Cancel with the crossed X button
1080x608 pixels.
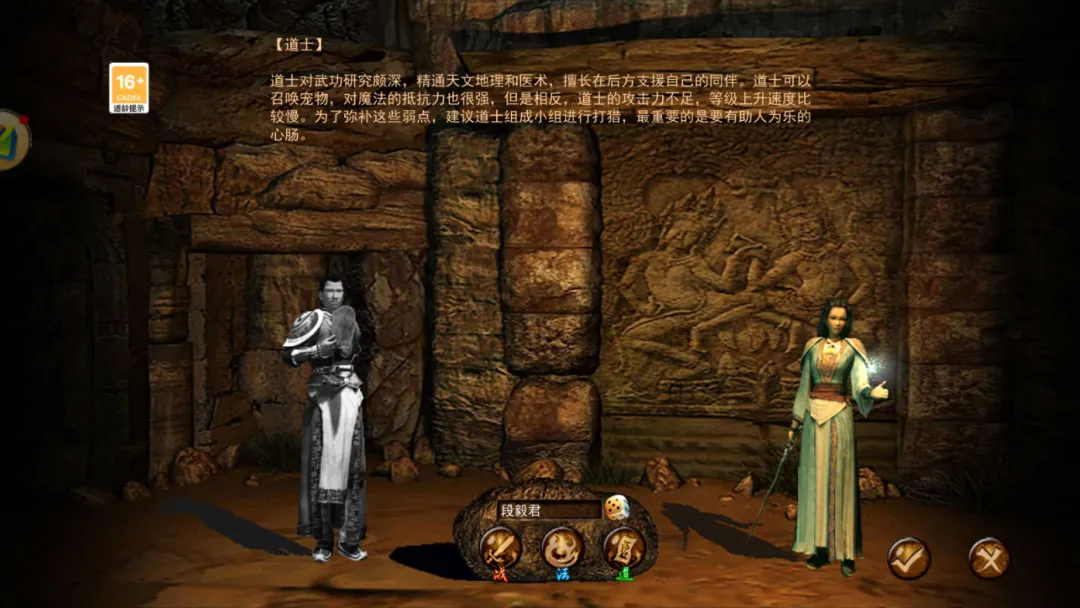tap(988, 558)
